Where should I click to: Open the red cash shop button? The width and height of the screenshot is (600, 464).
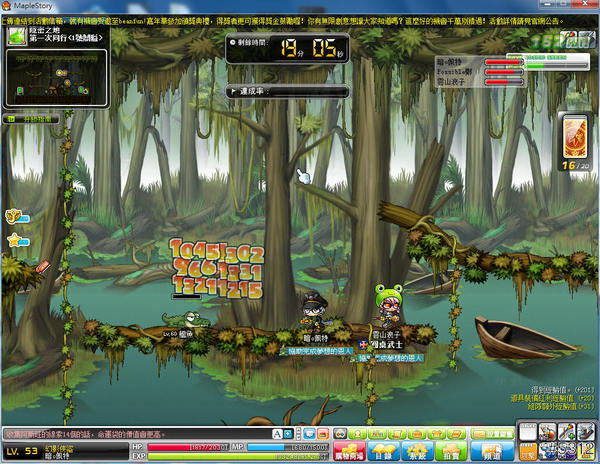click(352, 452)
